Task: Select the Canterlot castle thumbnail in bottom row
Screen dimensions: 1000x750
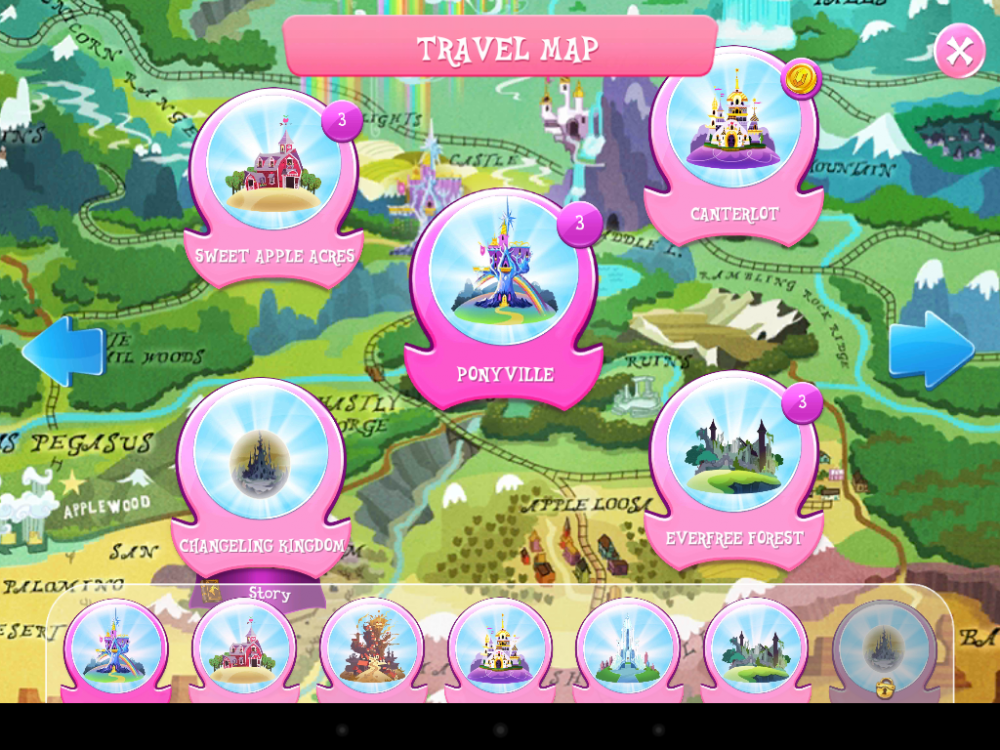Action: [x=500, y=648]
